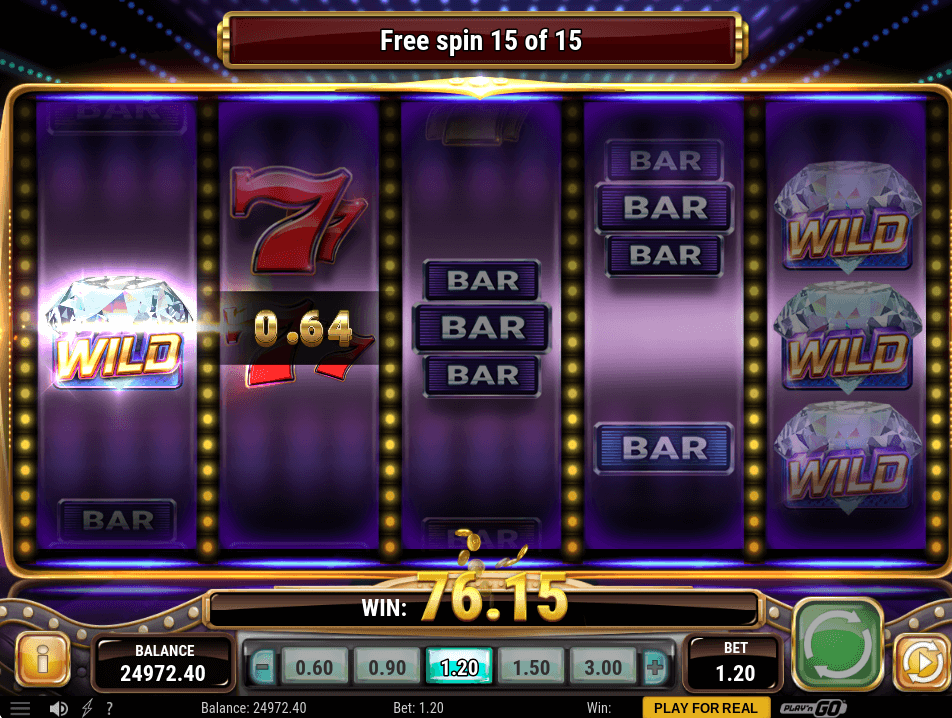Image resolution: width=952 pixels, height=718 pixels.
Task: Click the Play For Real button
Action: pyautogui.click(x=706, y=708)
